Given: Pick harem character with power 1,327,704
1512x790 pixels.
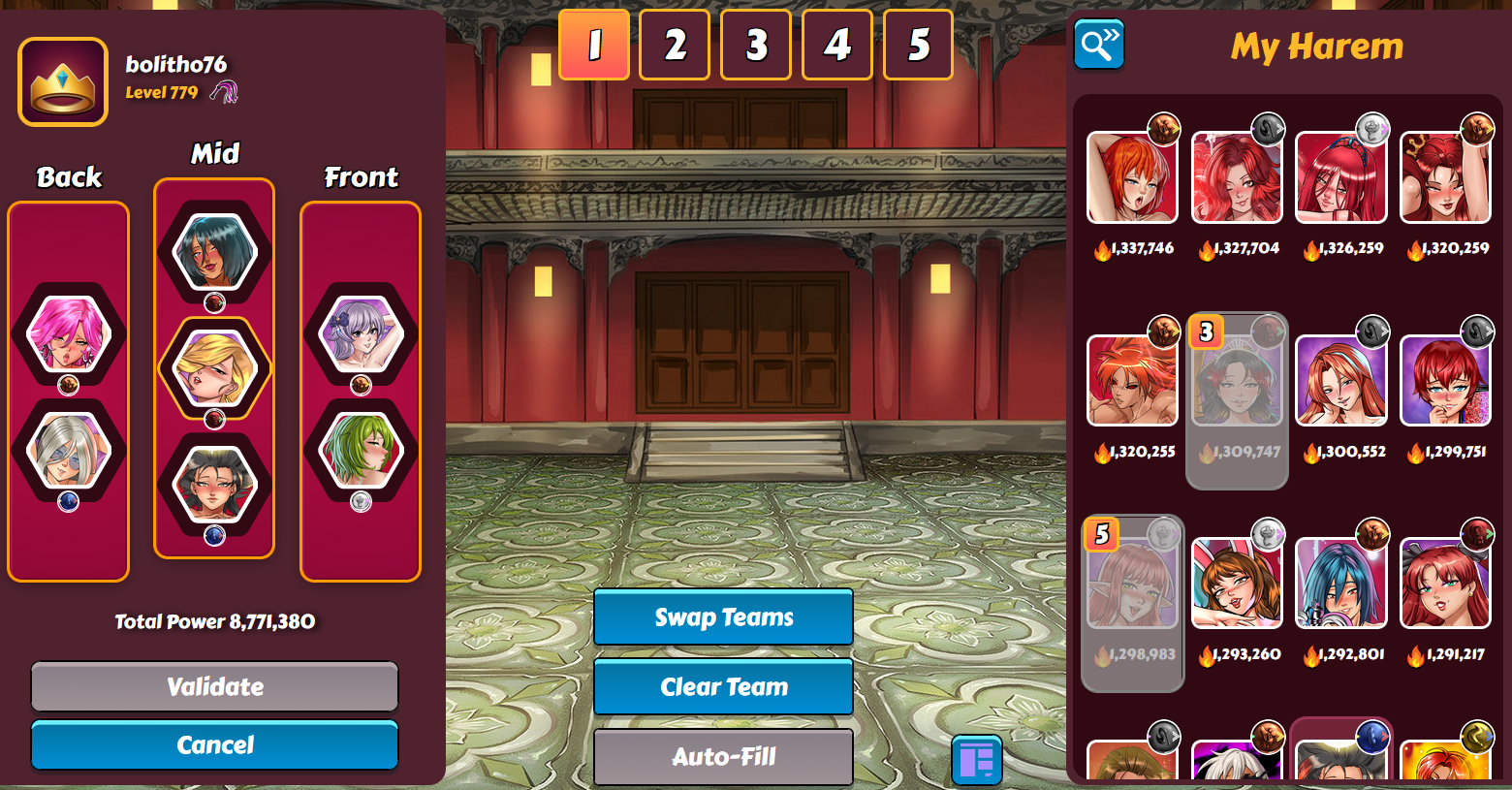Looking at the screenshot, I should pyautogui.click(x=1237, y=178).
